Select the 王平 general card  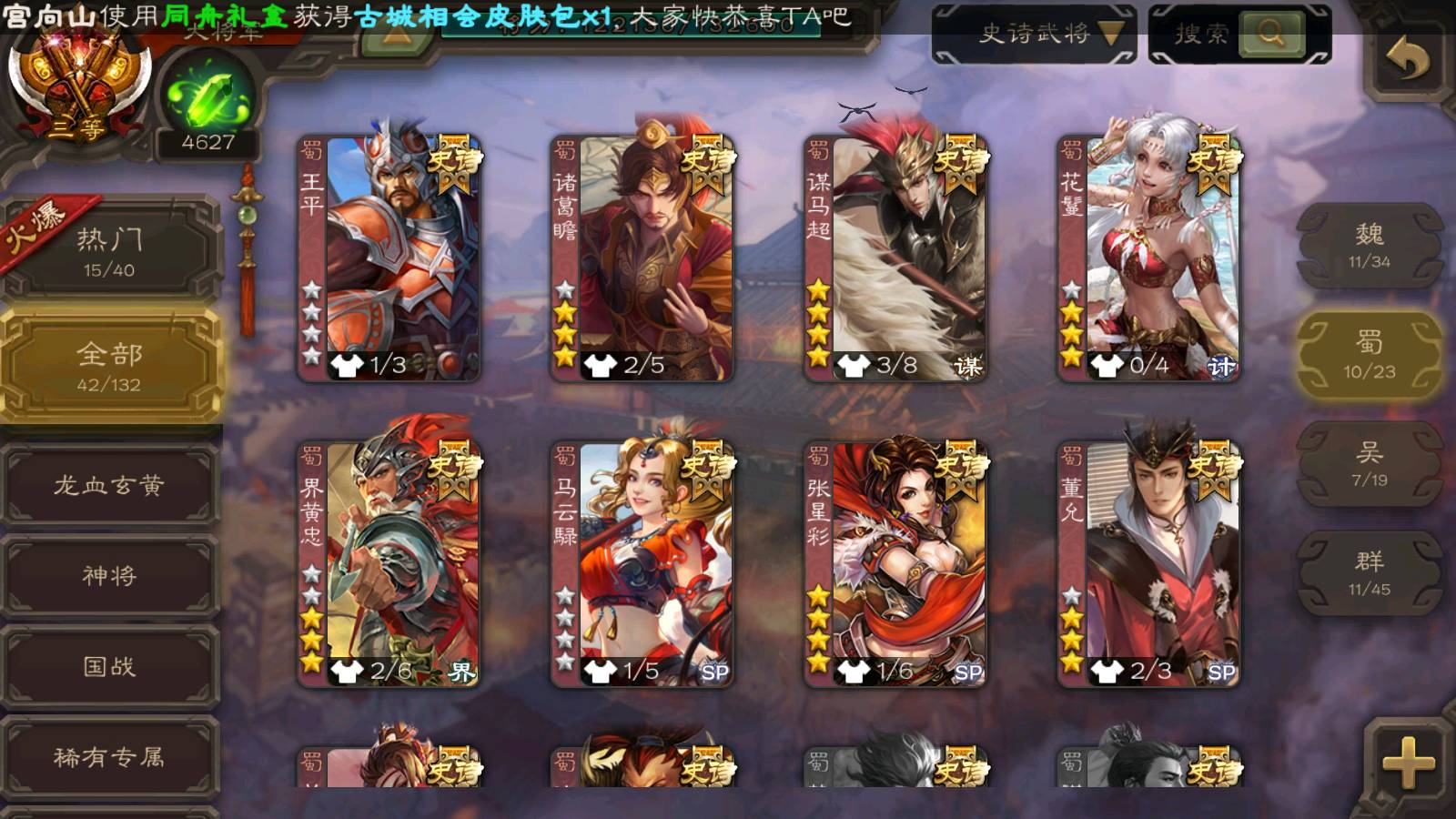pos(389,258)
